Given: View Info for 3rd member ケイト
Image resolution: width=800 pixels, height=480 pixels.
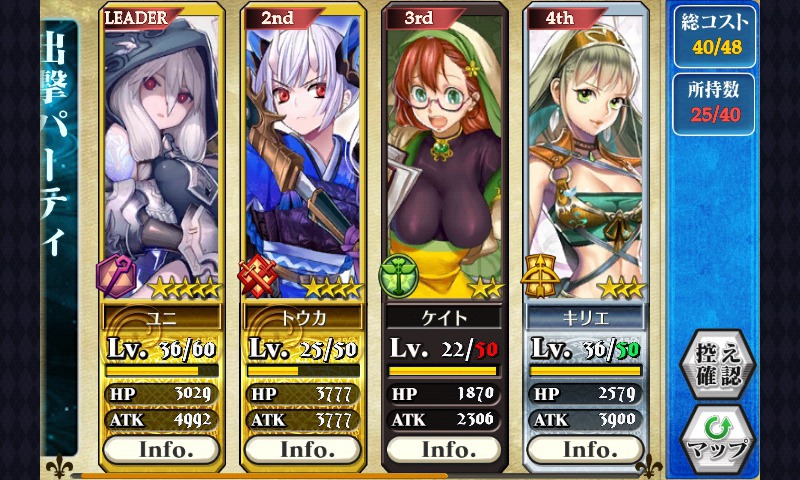Looking at the screenshot, I should click(x=446, y=449).
